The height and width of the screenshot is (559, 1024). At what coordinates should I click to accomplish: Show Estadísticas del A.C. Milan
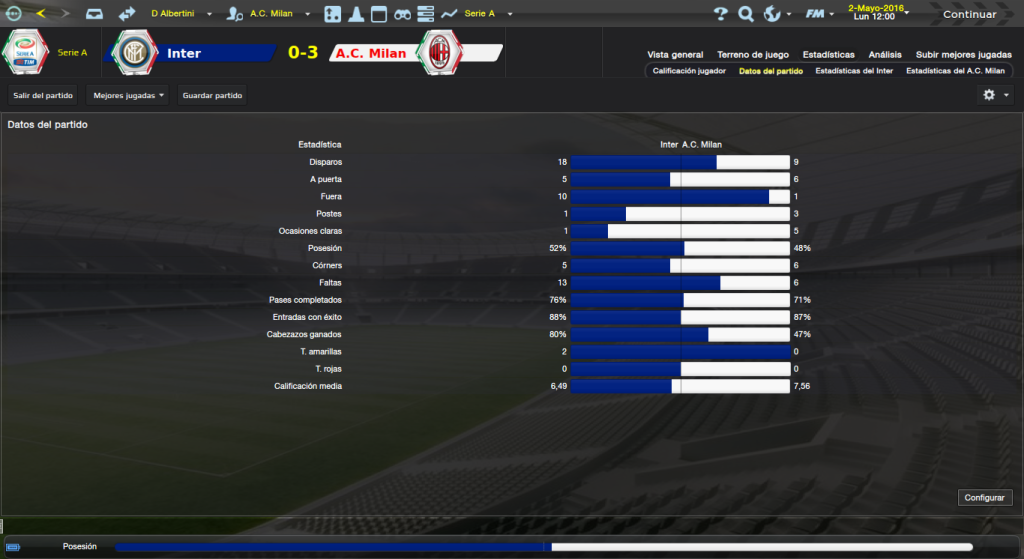point(955,72)
